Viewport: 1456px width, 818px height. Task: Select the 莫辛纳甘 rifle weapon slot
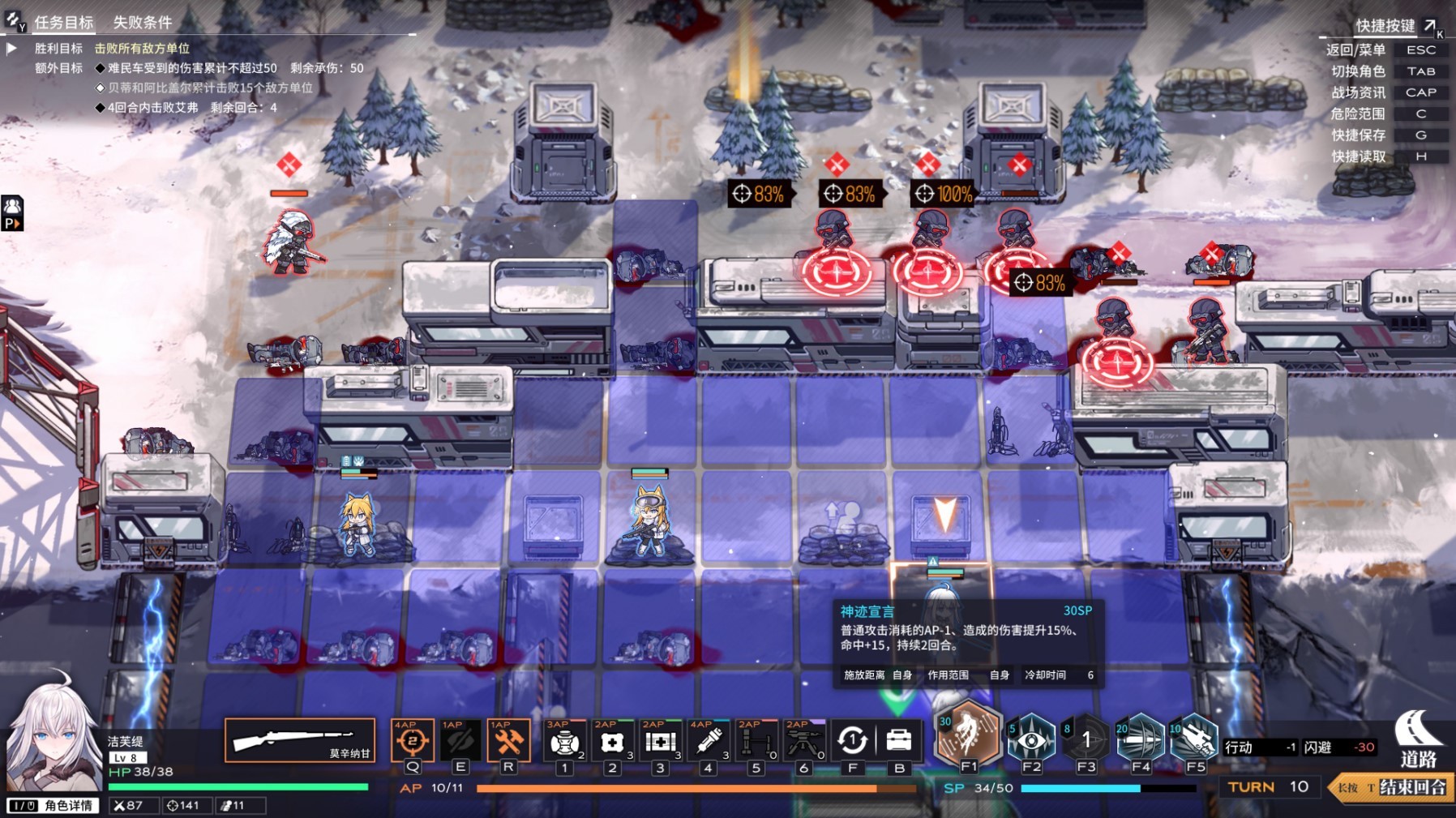[299, 740]
